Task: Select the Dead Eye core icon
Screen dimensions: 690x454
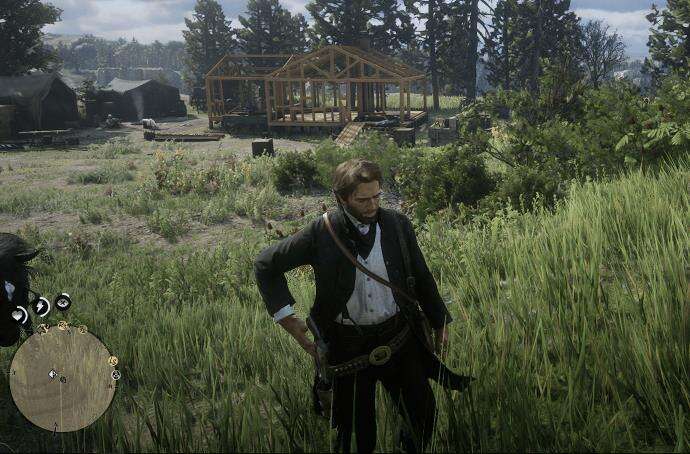Action: click(x=63, y=301)
